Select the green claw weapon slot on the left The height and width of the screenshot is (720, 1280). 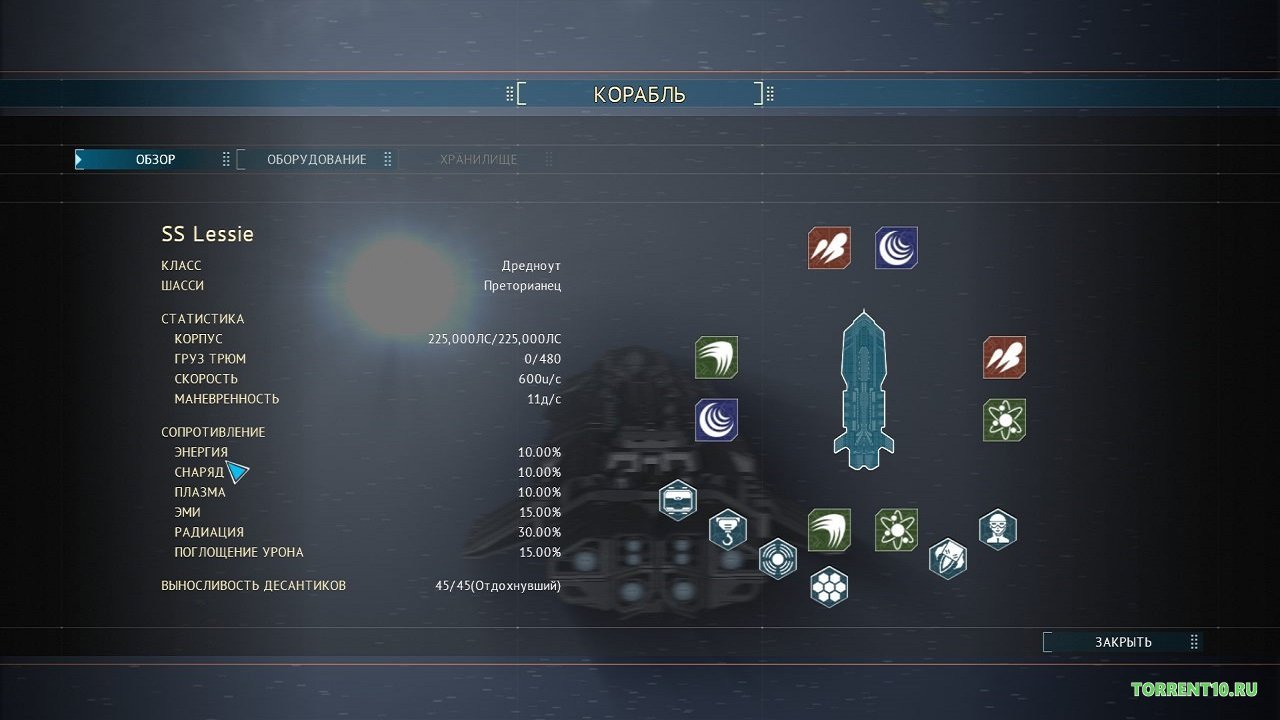point(718,357)
